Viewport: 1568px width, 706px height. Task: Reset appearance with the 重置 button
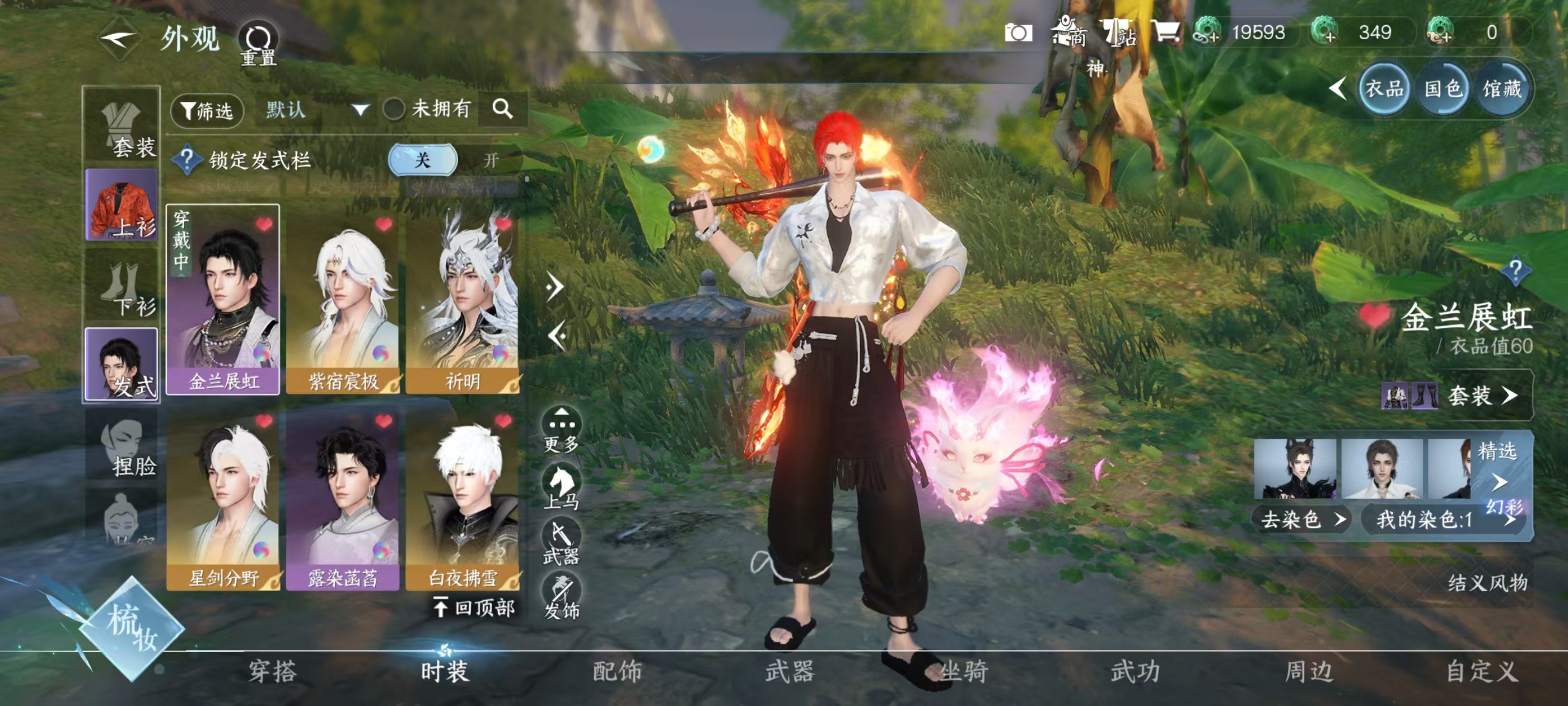(258, 44)
